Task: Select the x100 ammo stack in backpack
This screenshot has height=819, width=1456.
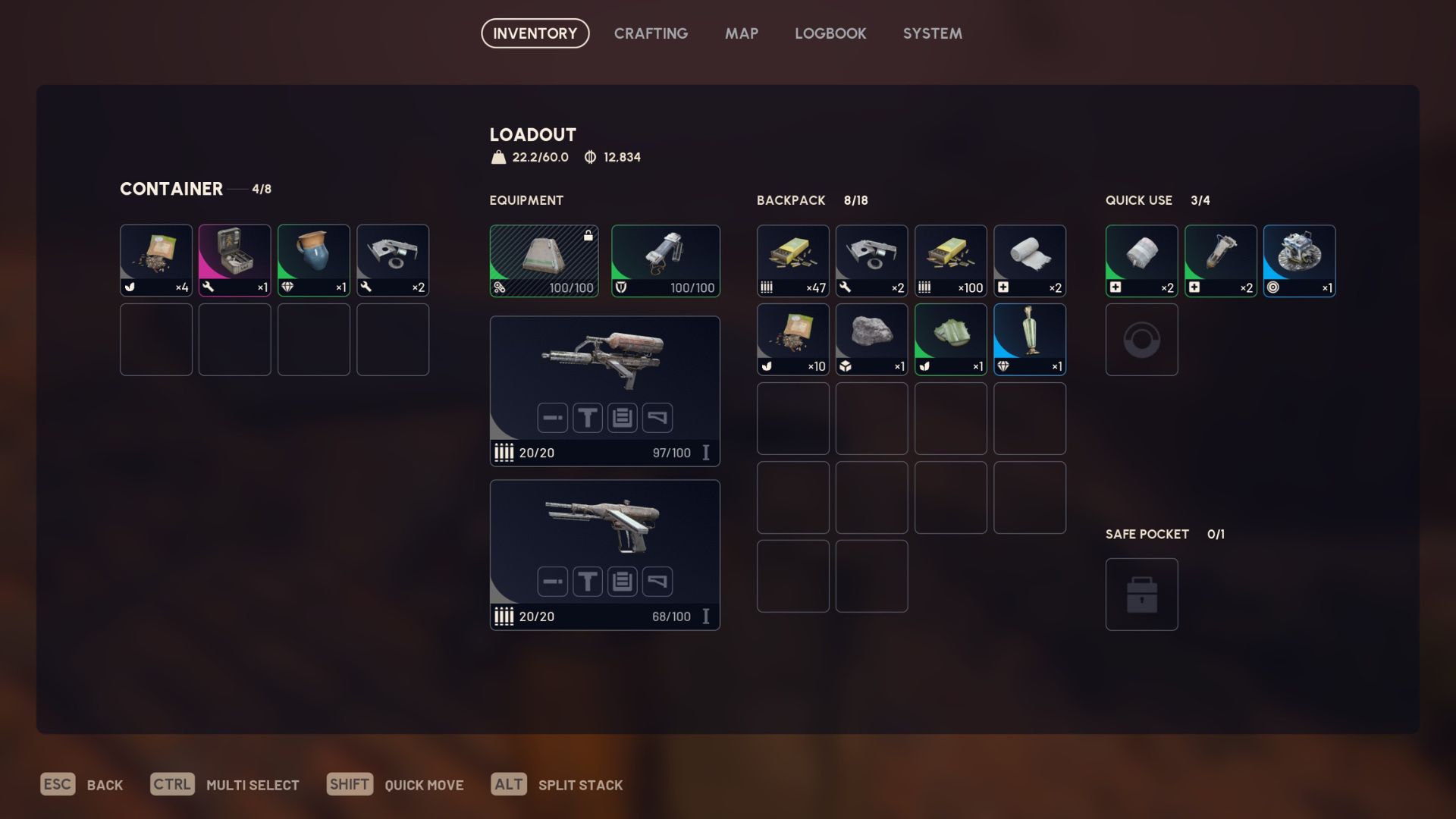Action: (950, 260)
